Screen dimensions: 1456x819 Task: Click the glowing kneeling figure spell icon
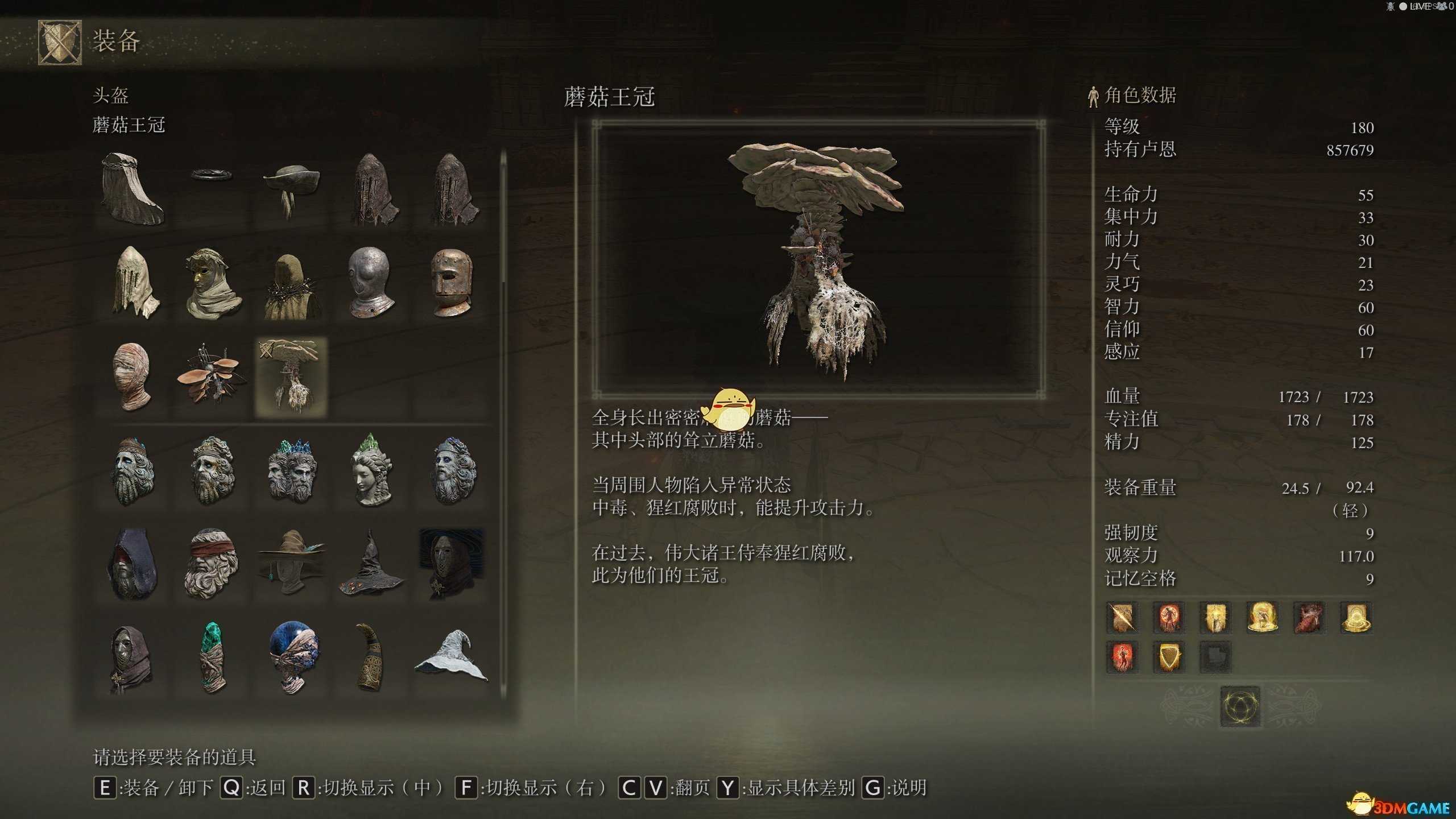tap(1263, 618)
